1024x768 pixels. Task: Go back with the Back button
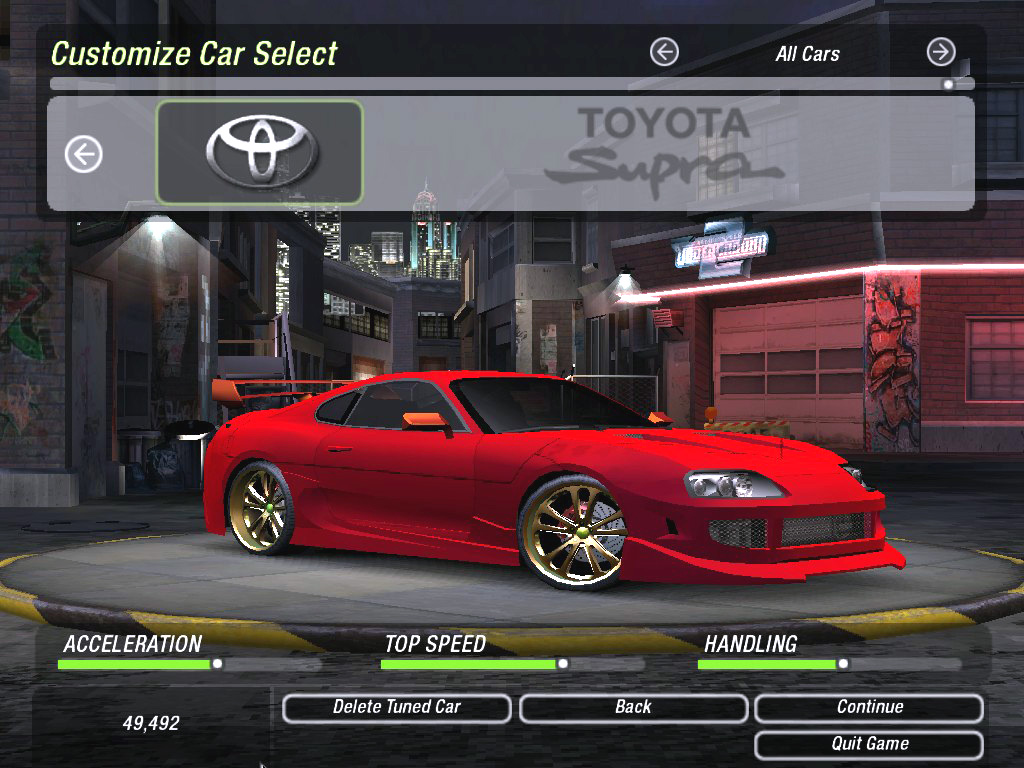(x=633, y=708)
